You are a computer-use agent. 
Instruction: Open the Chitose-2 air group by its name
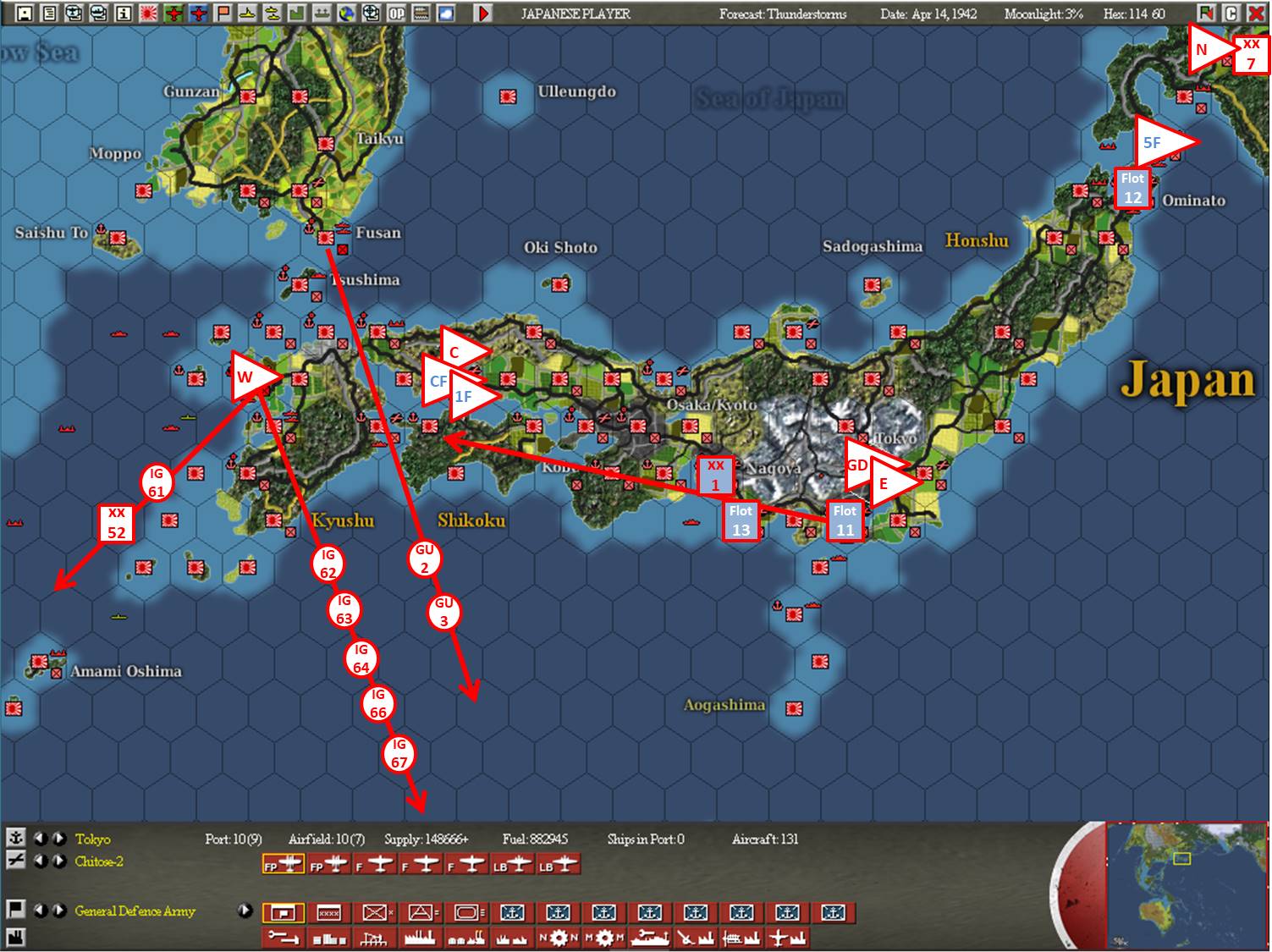coord(98,862)
